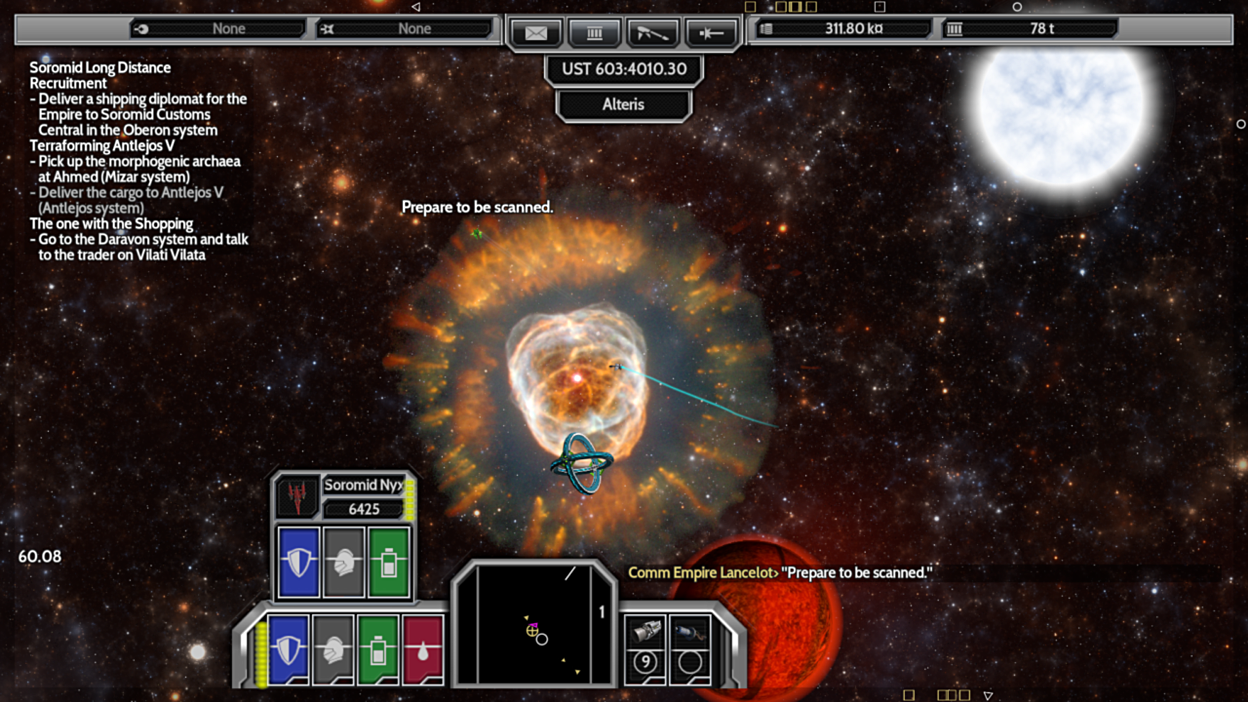Select The one with the Shopping quest
The height and width of the screenshot is (702, 1248).
[111, 223]
